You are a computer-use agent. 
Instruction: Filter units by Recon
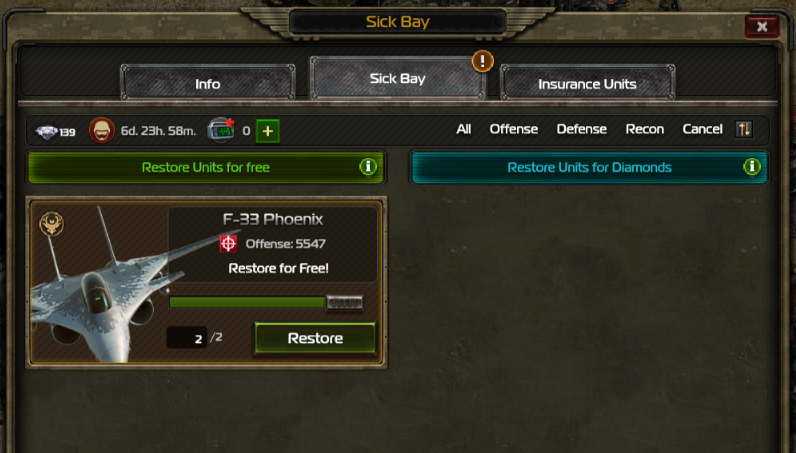(644, 129)
